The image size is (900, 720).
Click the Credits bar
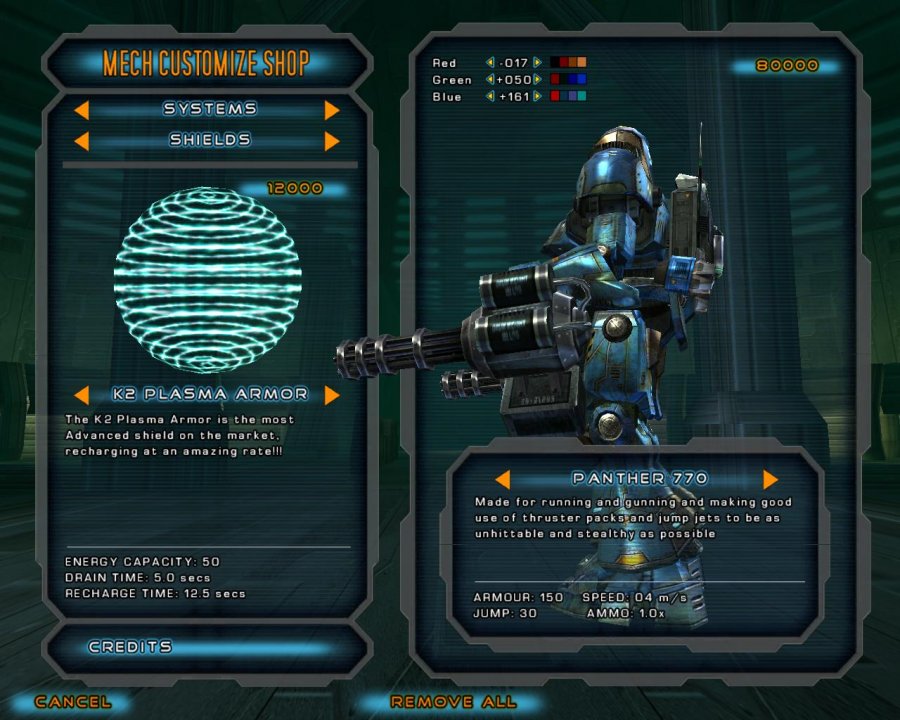pos(207,647)
